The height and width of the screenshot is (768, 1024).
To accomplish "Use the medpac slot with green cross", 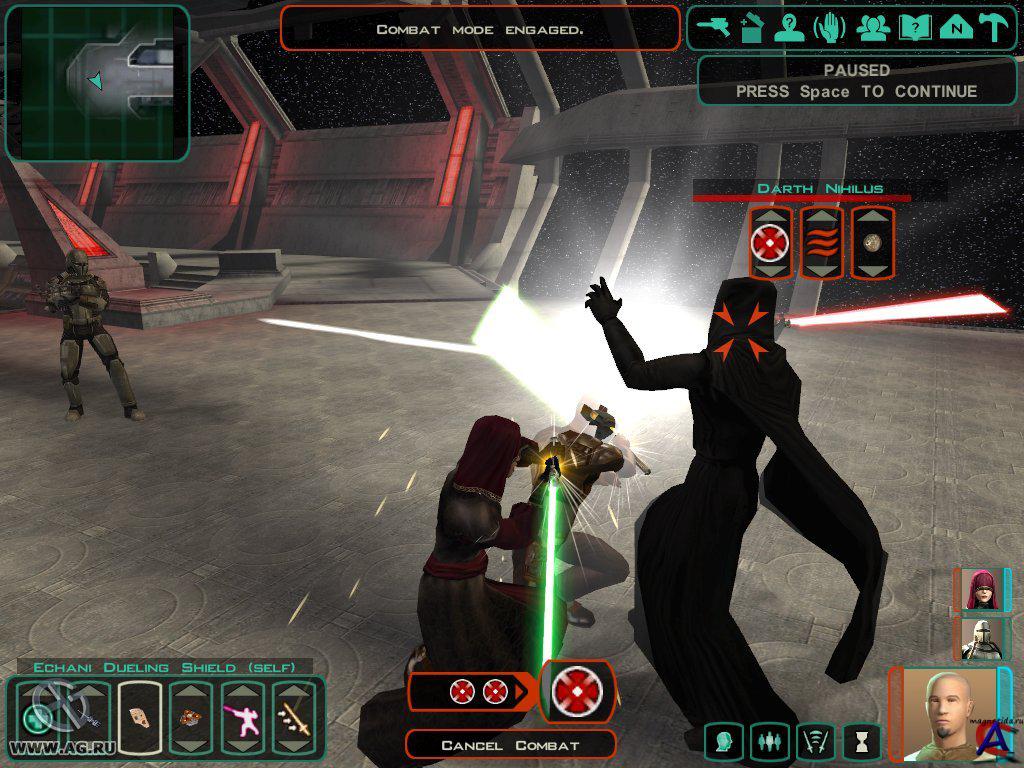I will (38, 716).
